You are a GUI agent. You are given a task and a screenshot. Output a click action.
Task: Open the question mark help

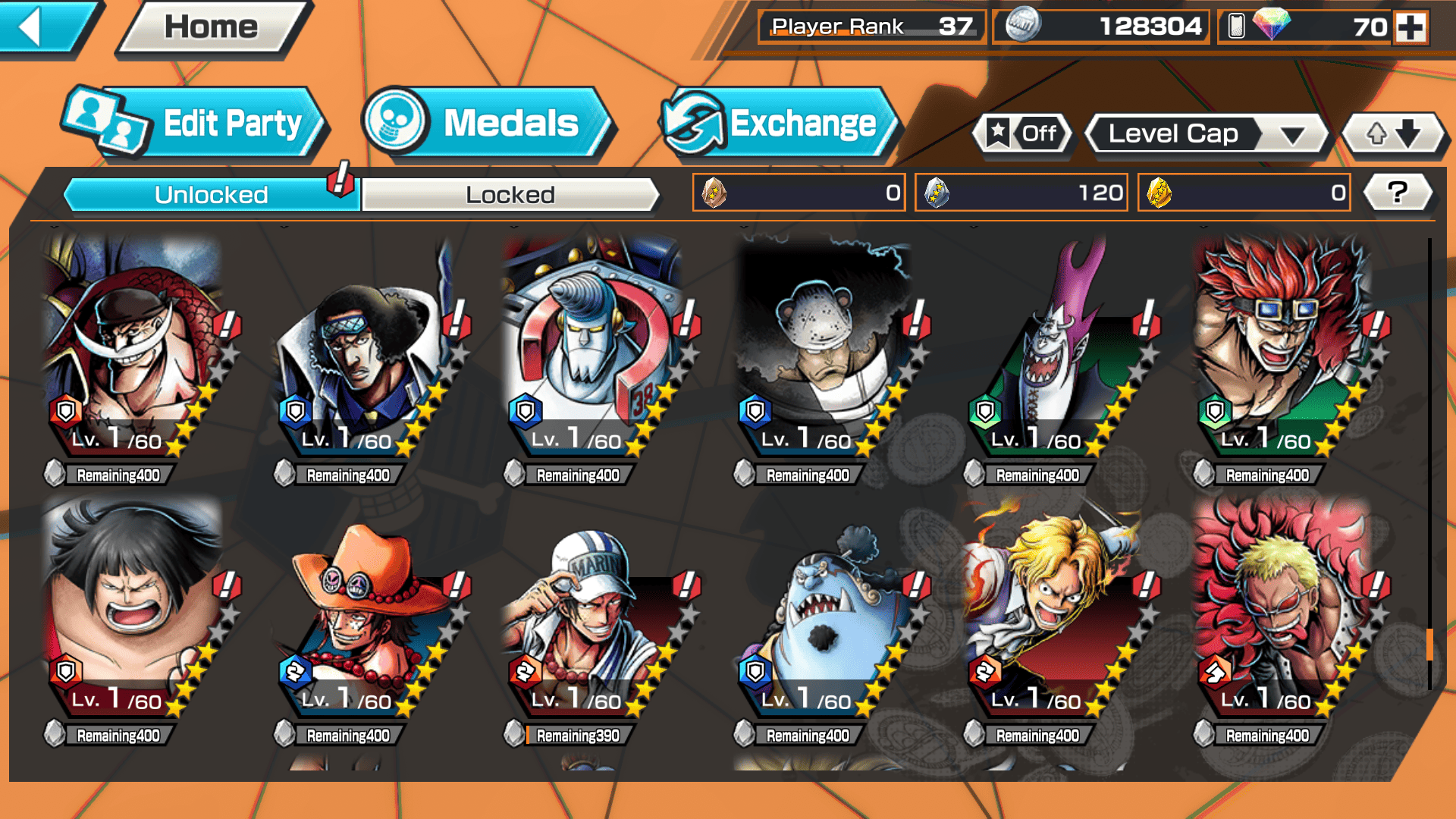pyautogui.click(x=1398, y=193)
